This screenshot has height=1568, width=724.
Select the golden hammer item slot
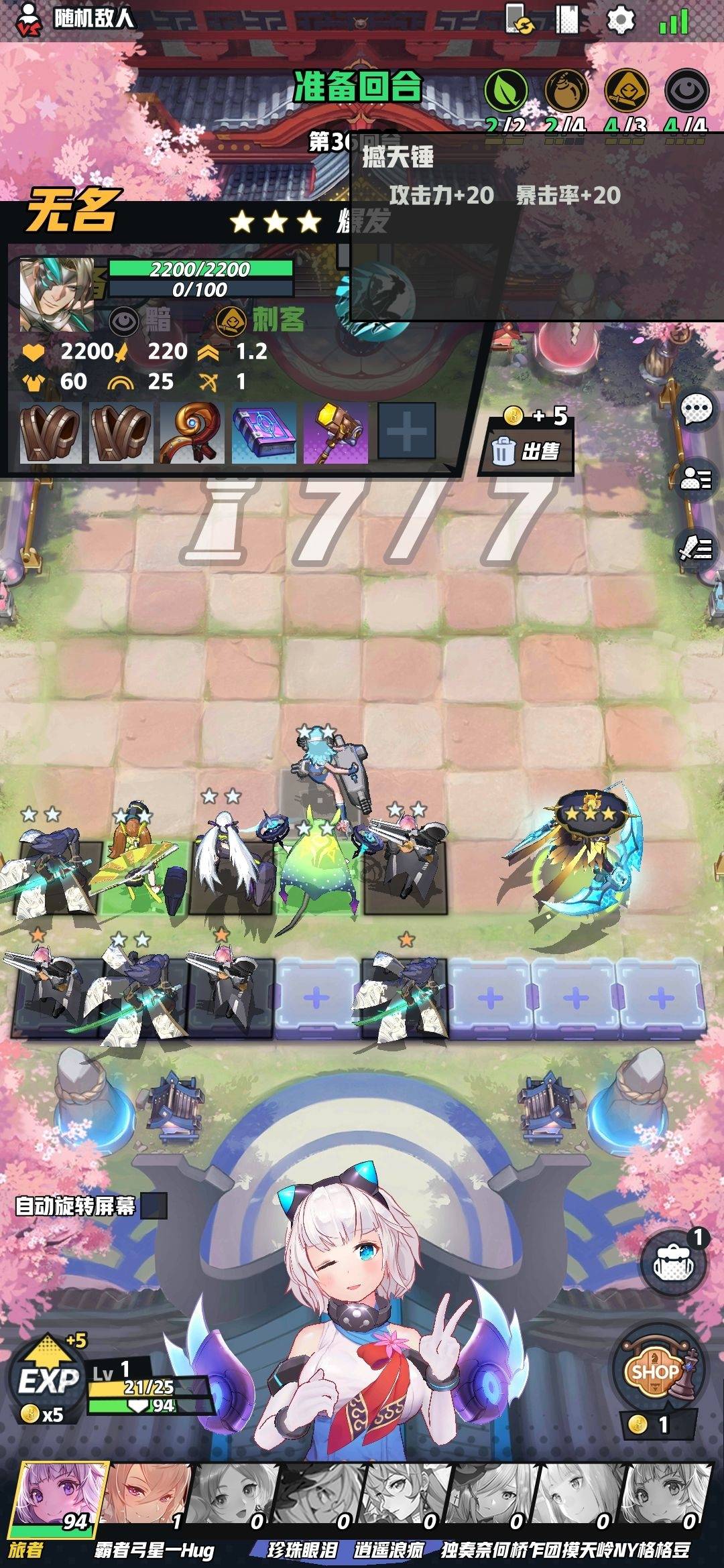click(x=335, y=433)
